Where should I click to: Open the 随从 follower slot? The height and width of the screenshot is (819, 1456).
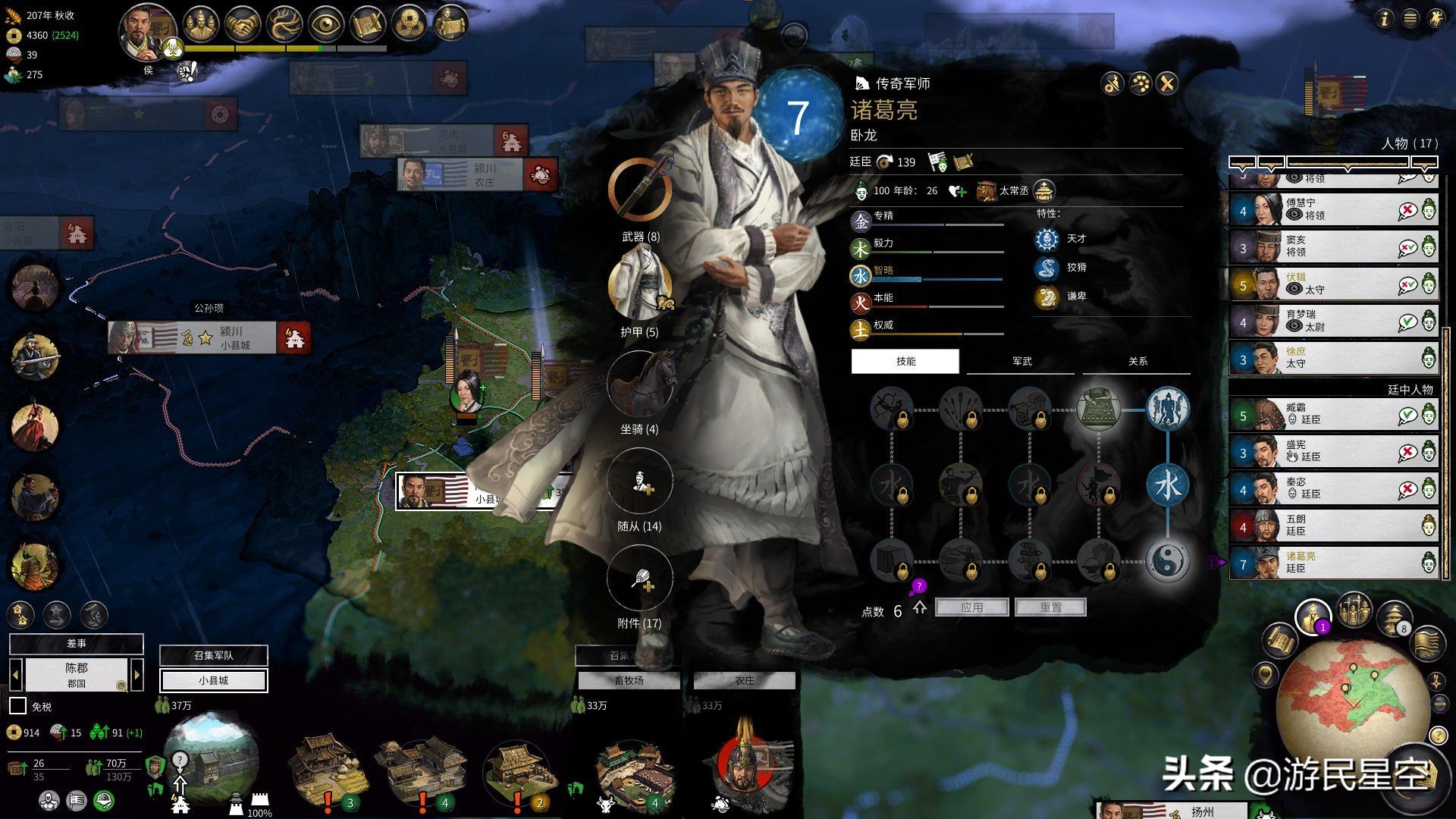click(639, 481)
